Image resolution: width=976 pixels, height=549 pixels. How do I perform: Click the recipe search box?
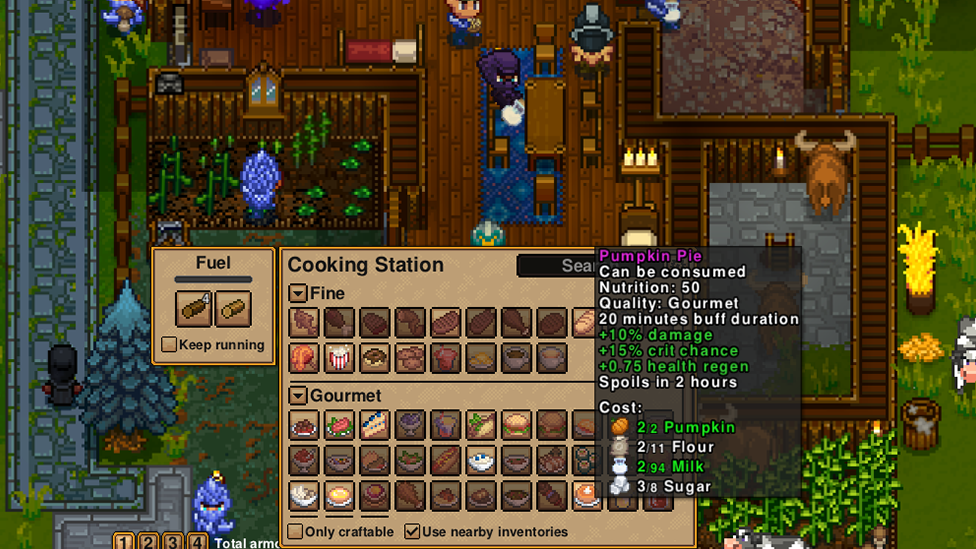pos(556,265)
